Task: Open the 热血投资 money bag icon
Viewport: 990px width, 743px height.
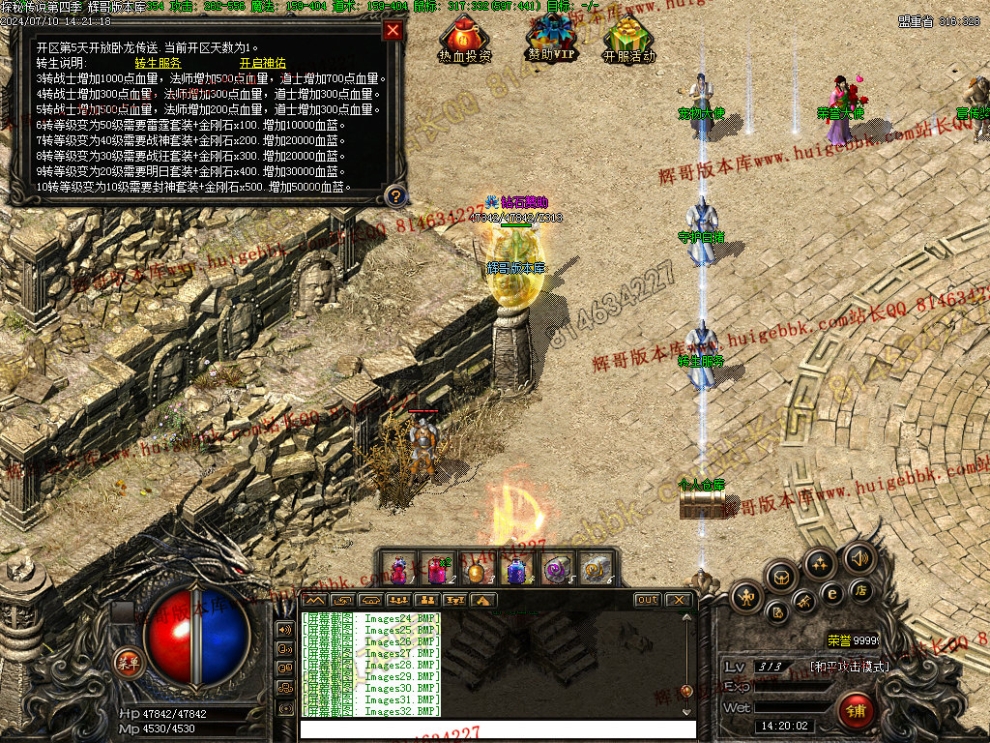Action: tap(465, 41)
